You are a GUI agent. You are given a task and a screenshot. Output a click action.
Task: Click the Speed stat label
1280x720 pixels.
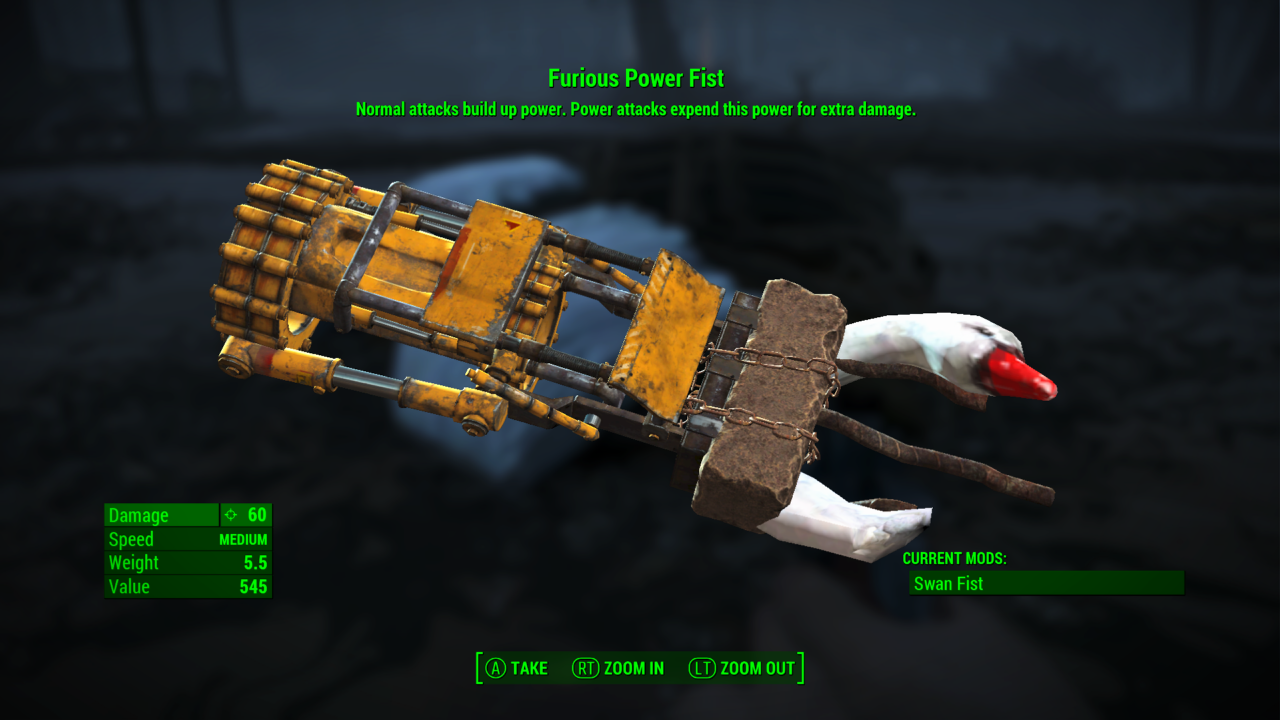point(129,539)
